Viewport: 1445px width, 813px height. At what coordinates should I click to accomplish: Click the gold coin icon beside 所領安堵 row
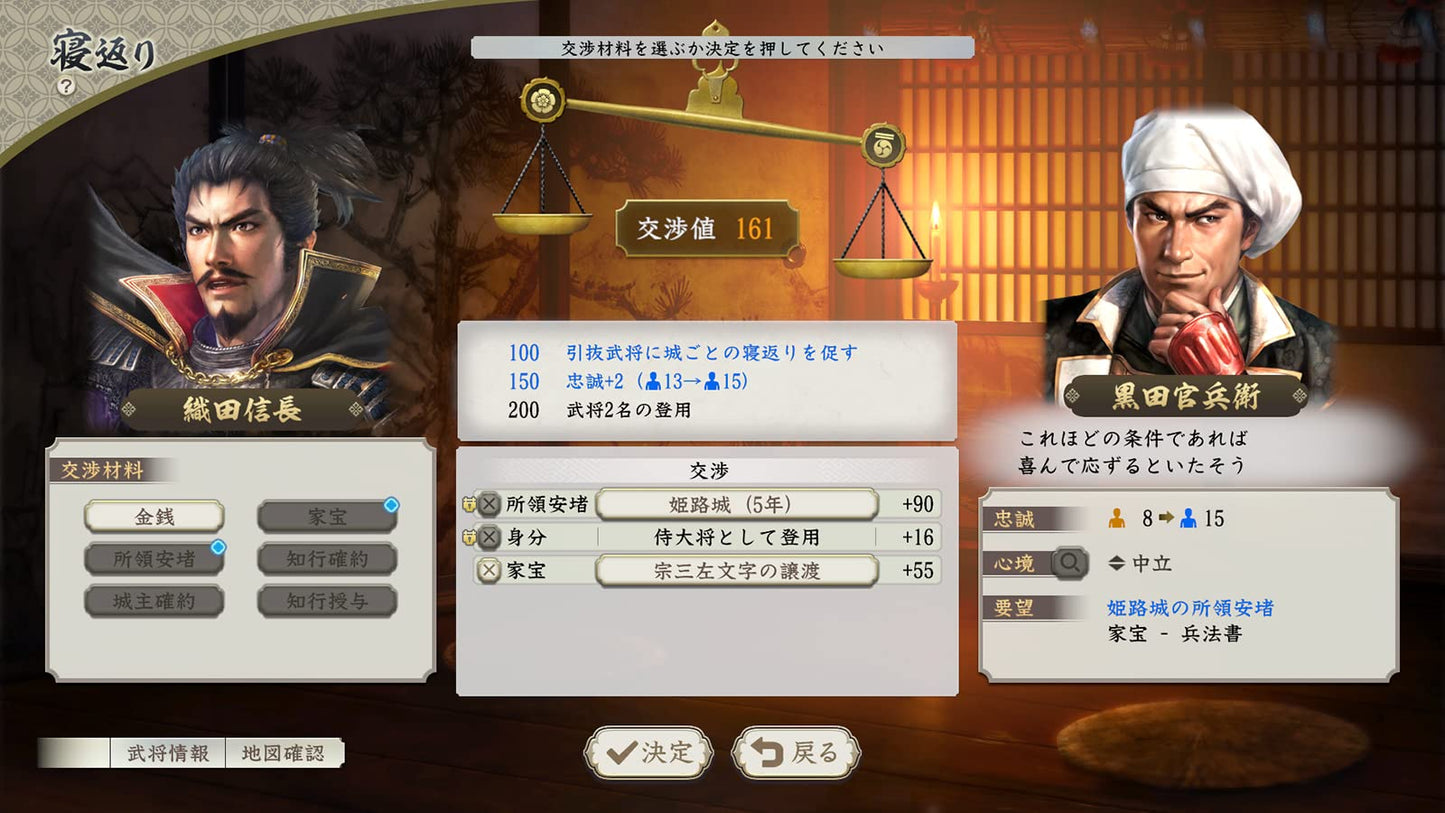click(470, 505)
